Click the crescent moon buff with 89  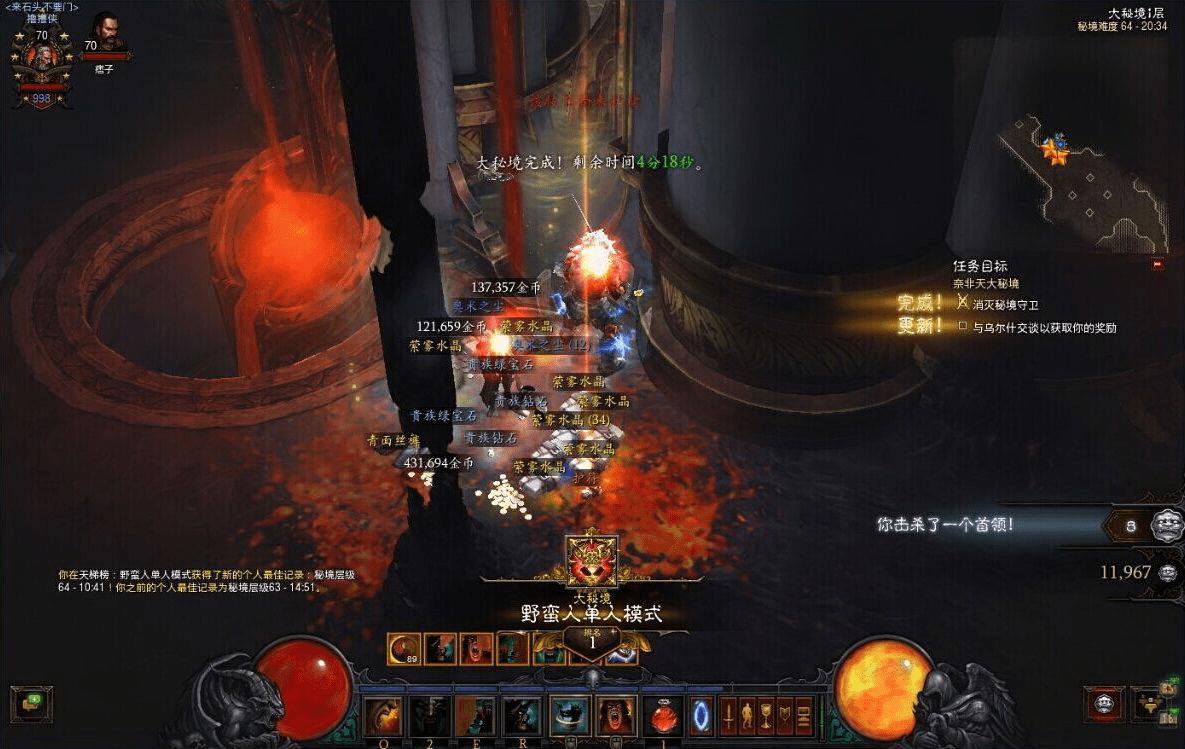pyautogui.click(x=403, y=649)
